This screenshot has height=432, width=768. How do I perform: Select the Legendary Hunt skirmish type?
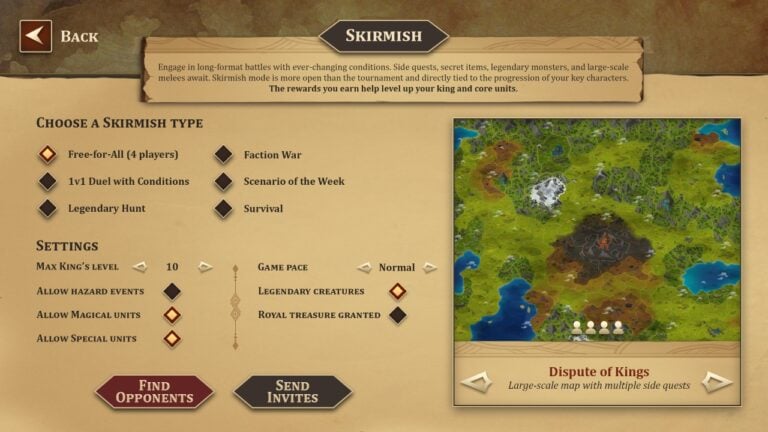(47, 209)
